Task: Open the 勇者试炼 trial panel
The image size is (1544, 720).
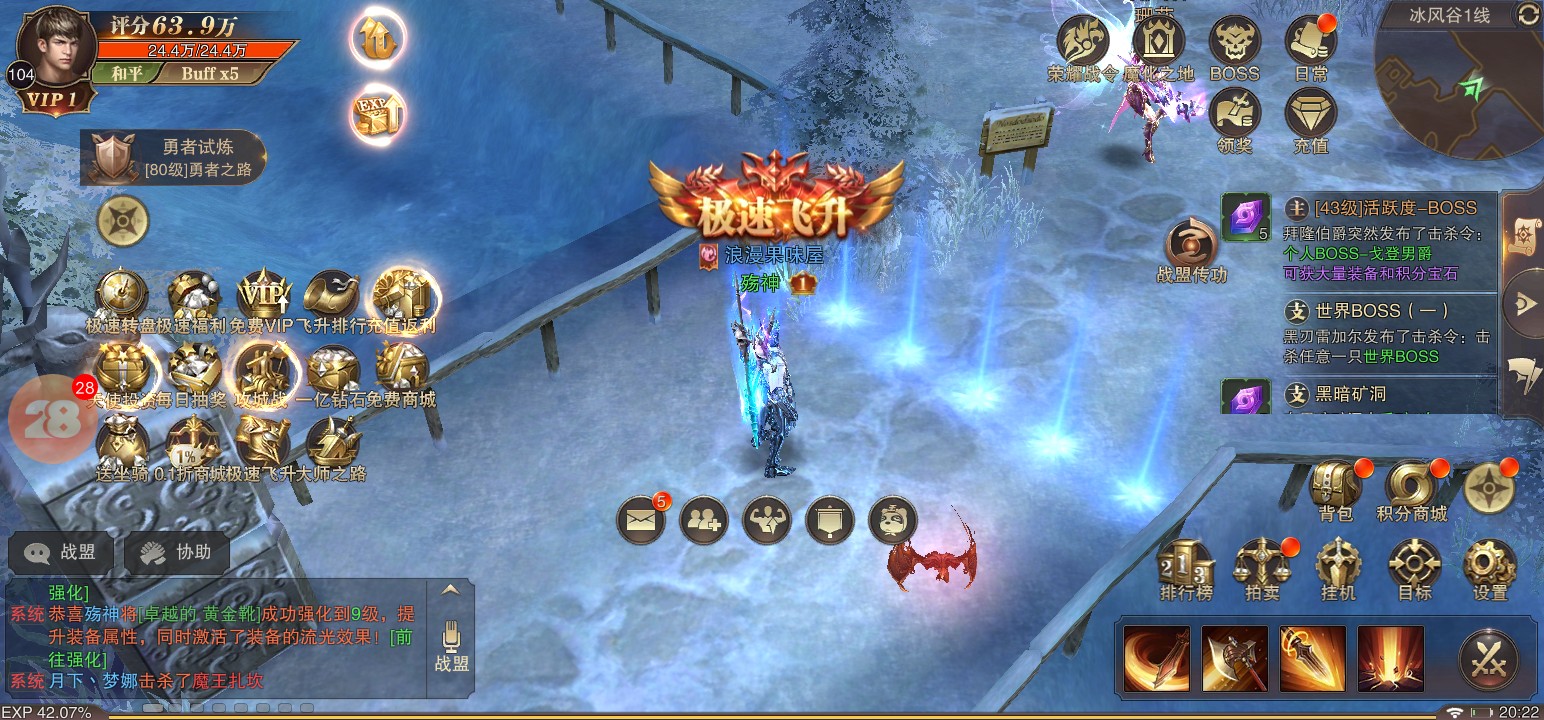Action: point(174,158)
